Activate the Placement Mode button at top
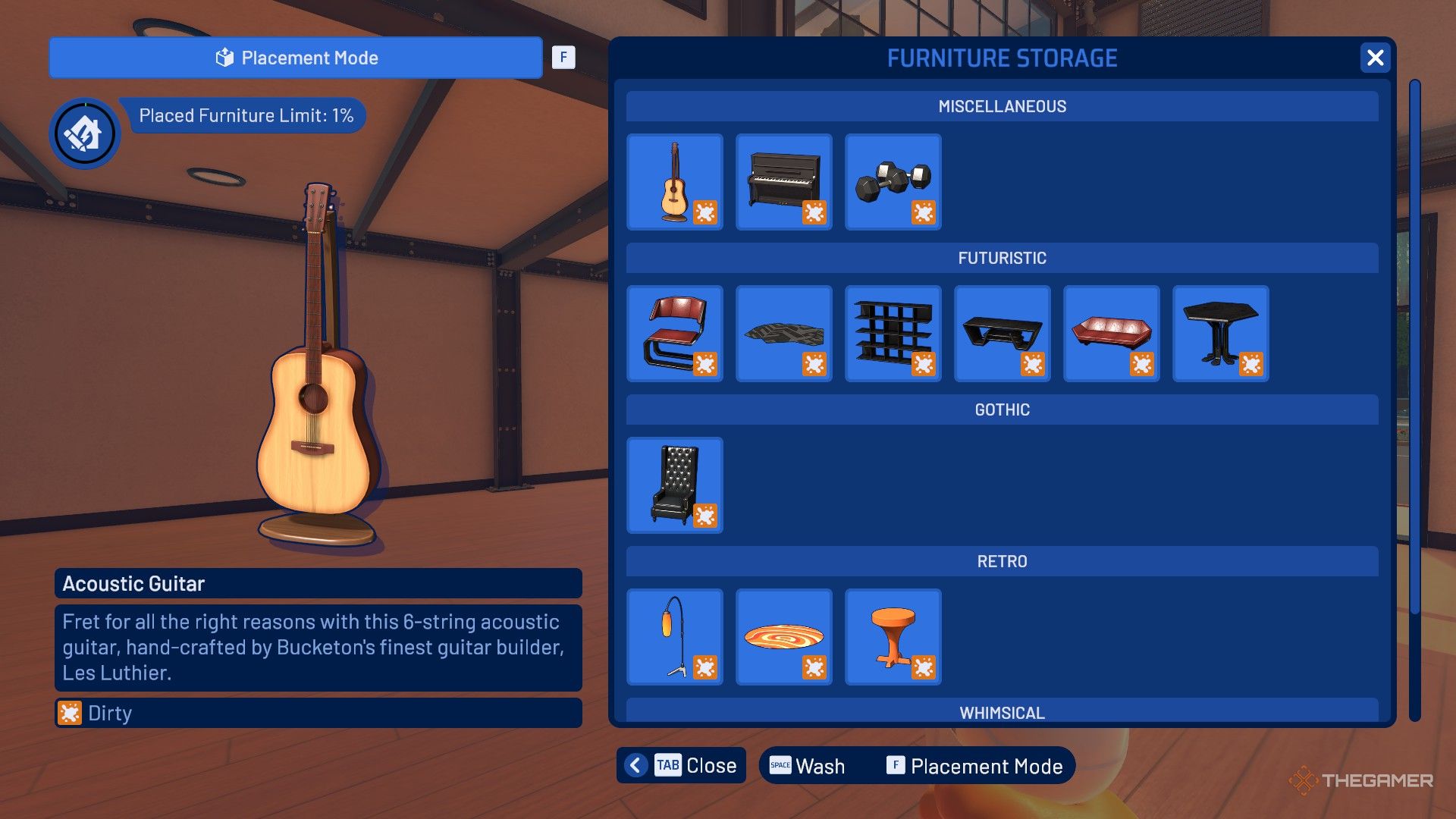 pyautogui.click(x=296, y=58)
